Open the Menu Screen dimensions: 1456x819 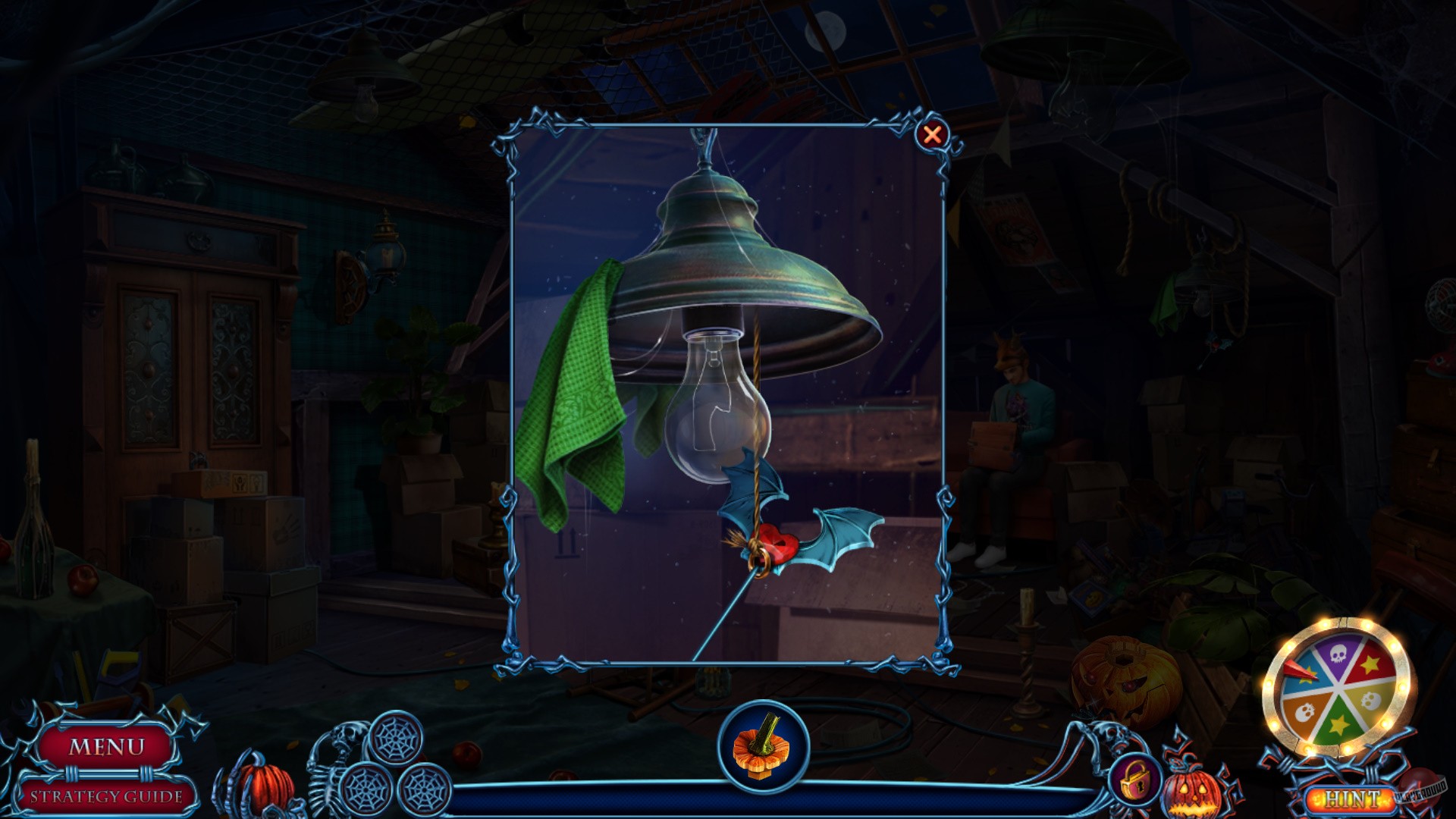click(108, 746)
